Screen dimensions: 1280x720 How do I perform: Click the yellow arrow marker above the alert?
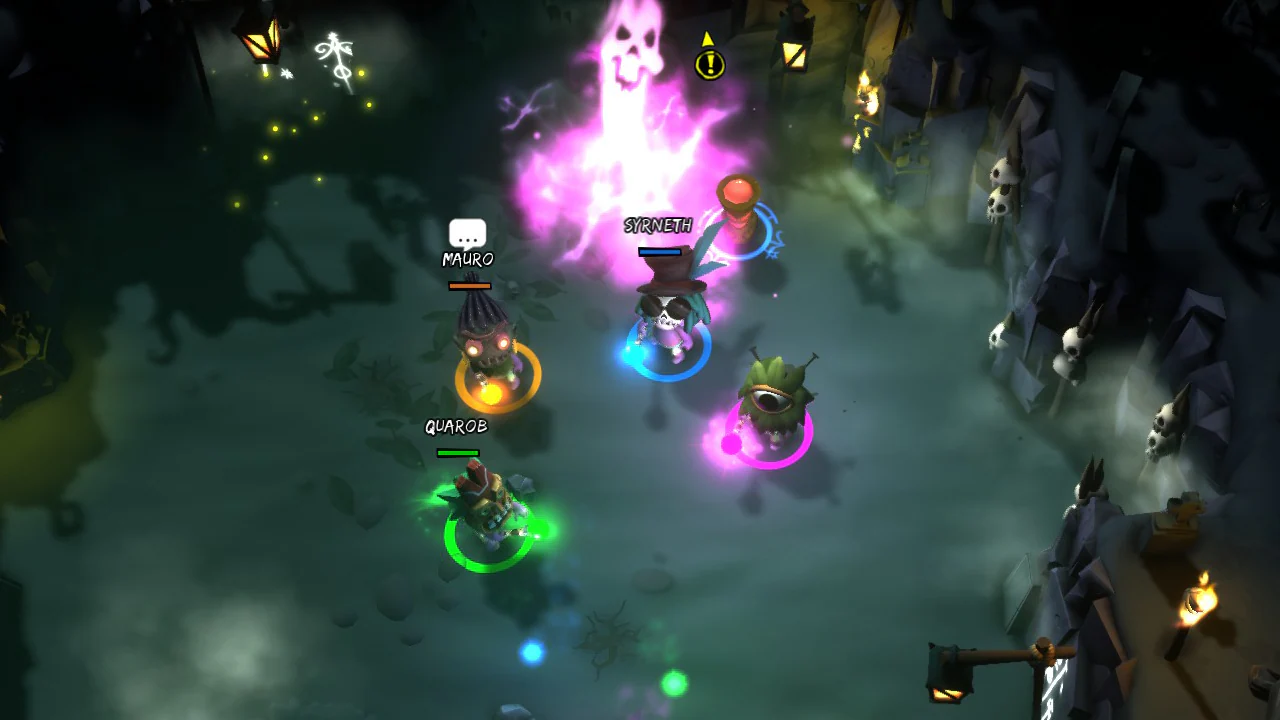coord(707,38)
